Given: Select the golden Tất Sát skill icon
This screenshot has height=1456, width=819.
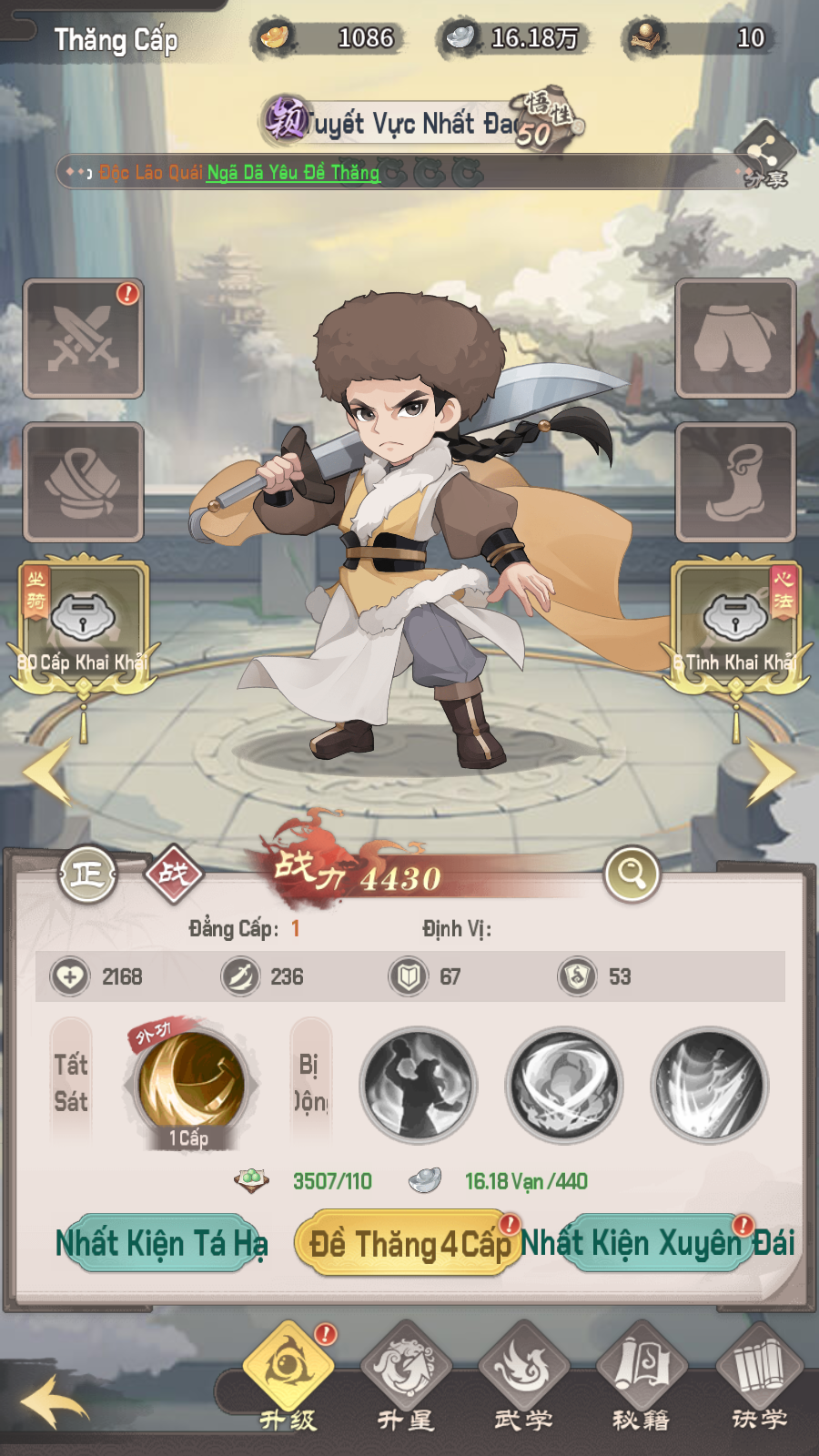Looking at the screenshot, I should [191, 1083].
